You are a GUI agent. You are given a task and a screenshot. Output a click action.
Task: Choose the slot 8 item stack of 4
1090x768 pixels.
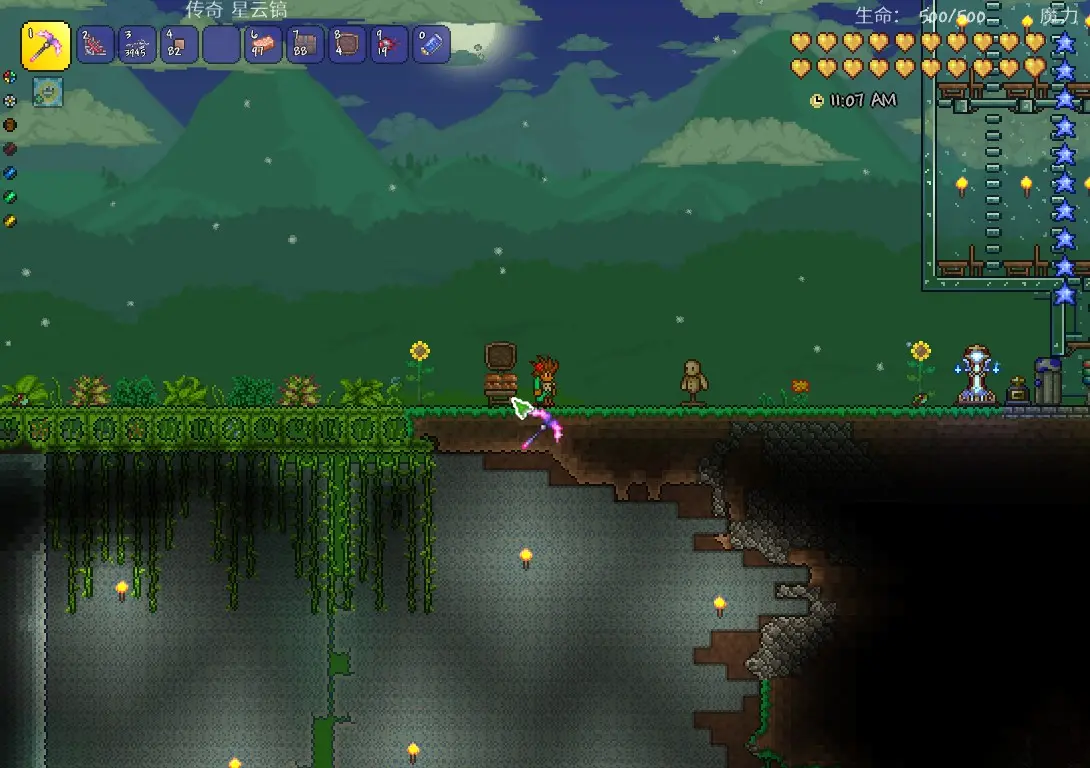pos(347,45)
